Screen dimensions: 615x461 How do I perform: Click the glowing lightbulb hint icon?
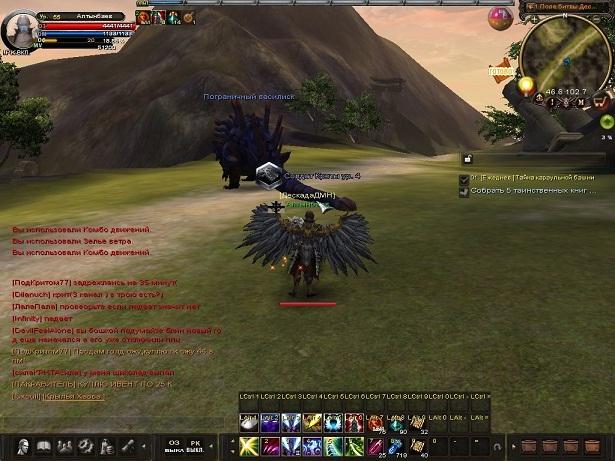525,87
